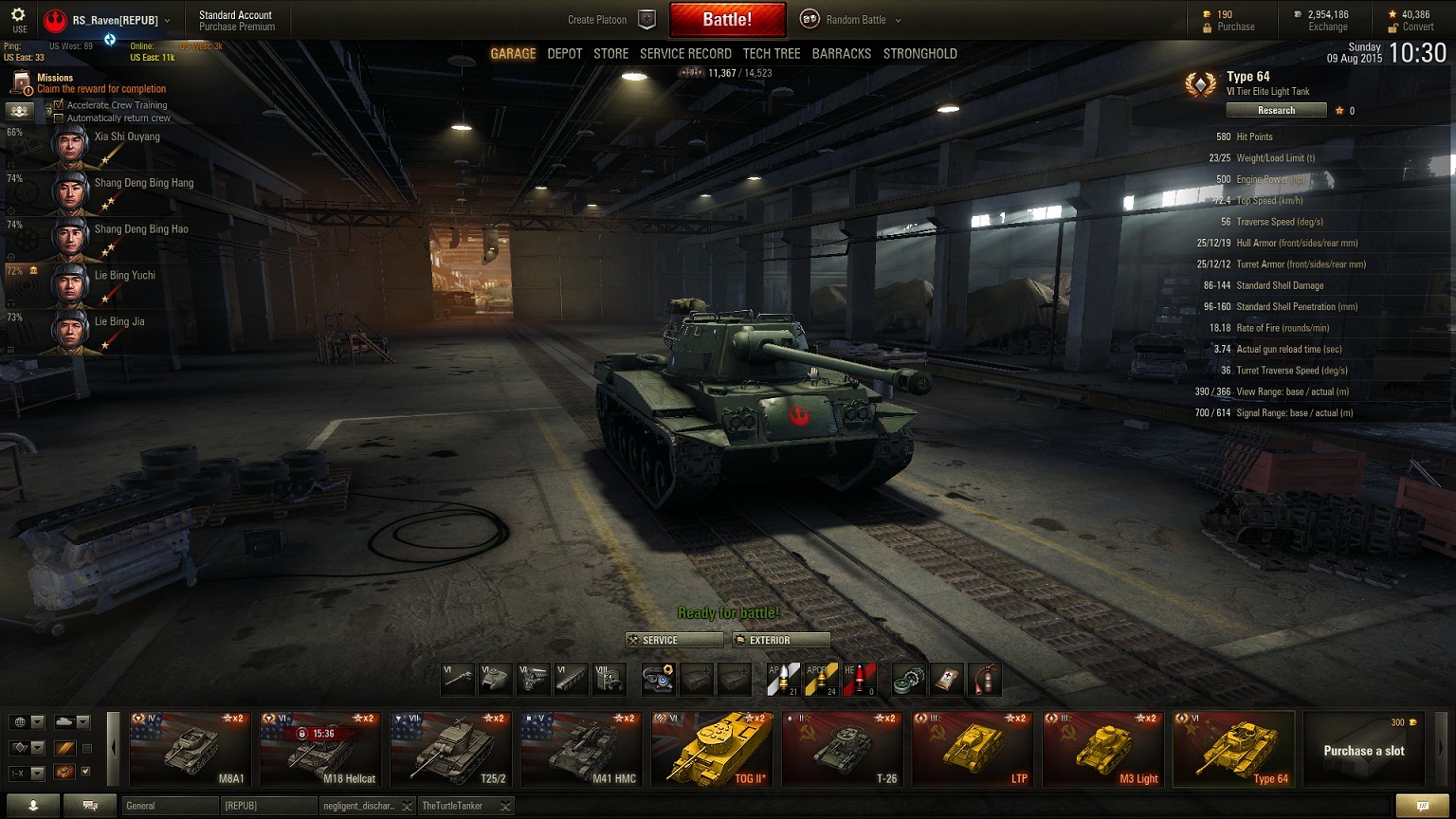Select the TOG II* tank in the carousel
Image resolution: width=1456 pixels, height=819 pixels.
(711, 750)
